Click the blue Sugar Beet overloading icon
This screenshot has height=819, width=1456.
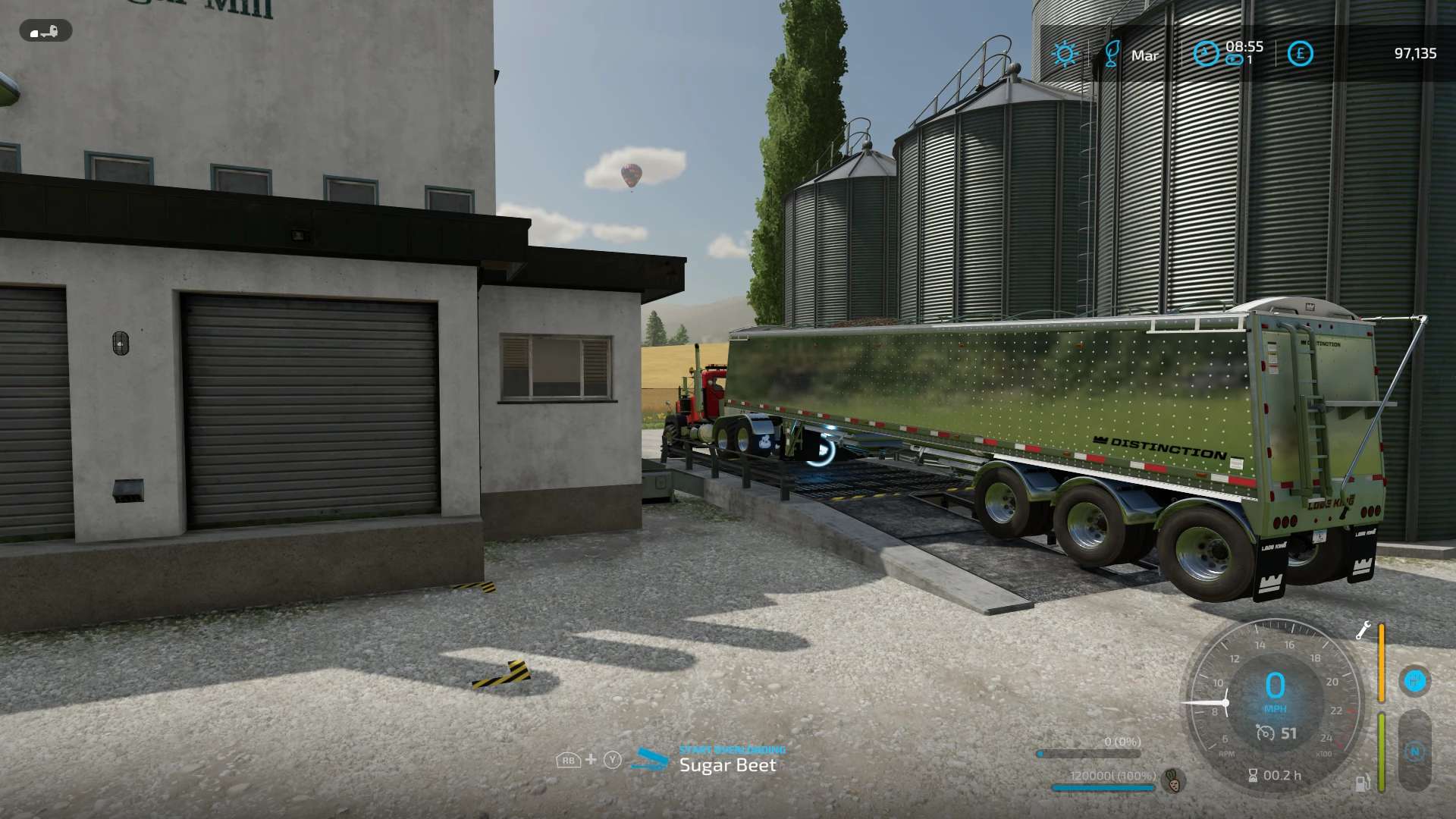point(650,759)
